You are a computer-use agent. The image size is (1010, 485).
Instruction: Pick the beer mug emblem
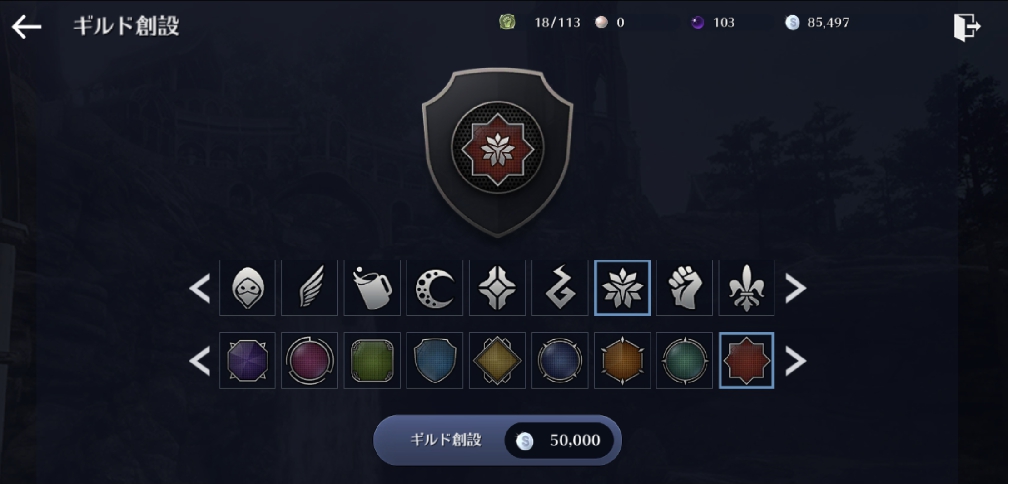coord(372,288)
